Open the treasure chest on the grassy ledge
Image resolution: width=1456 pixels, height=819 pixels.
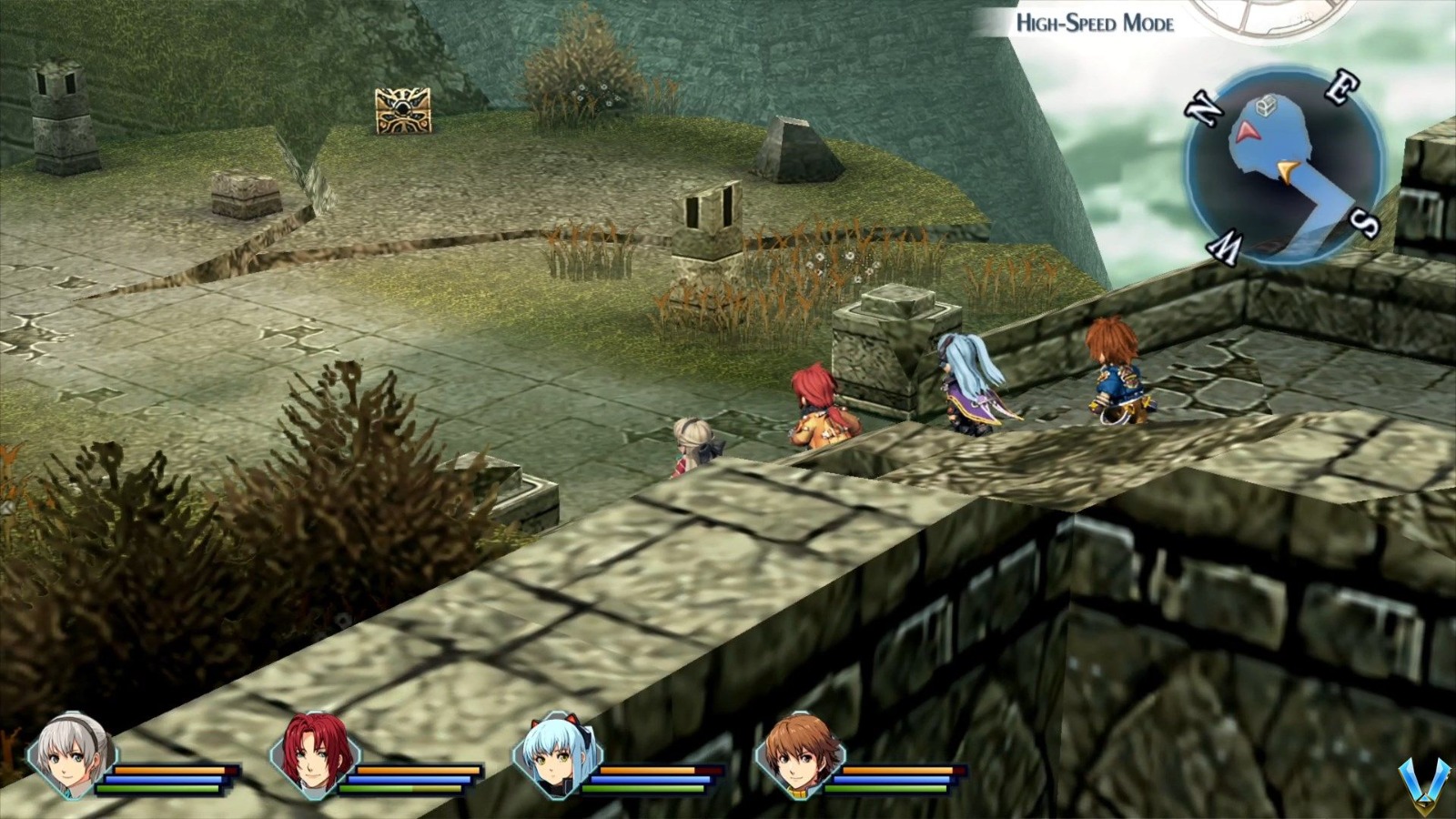tap(404, 109)
